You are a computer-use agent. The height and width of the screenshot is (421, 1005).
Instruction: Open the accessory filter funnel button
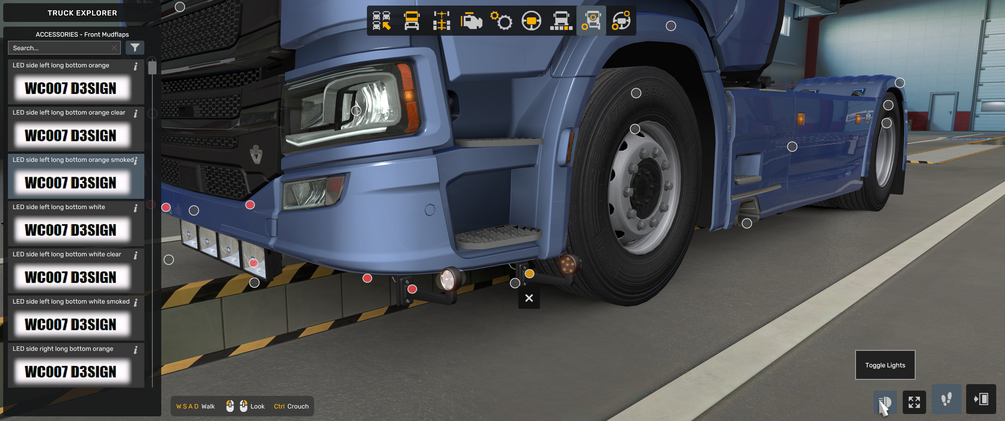click(x=136, y=48)
